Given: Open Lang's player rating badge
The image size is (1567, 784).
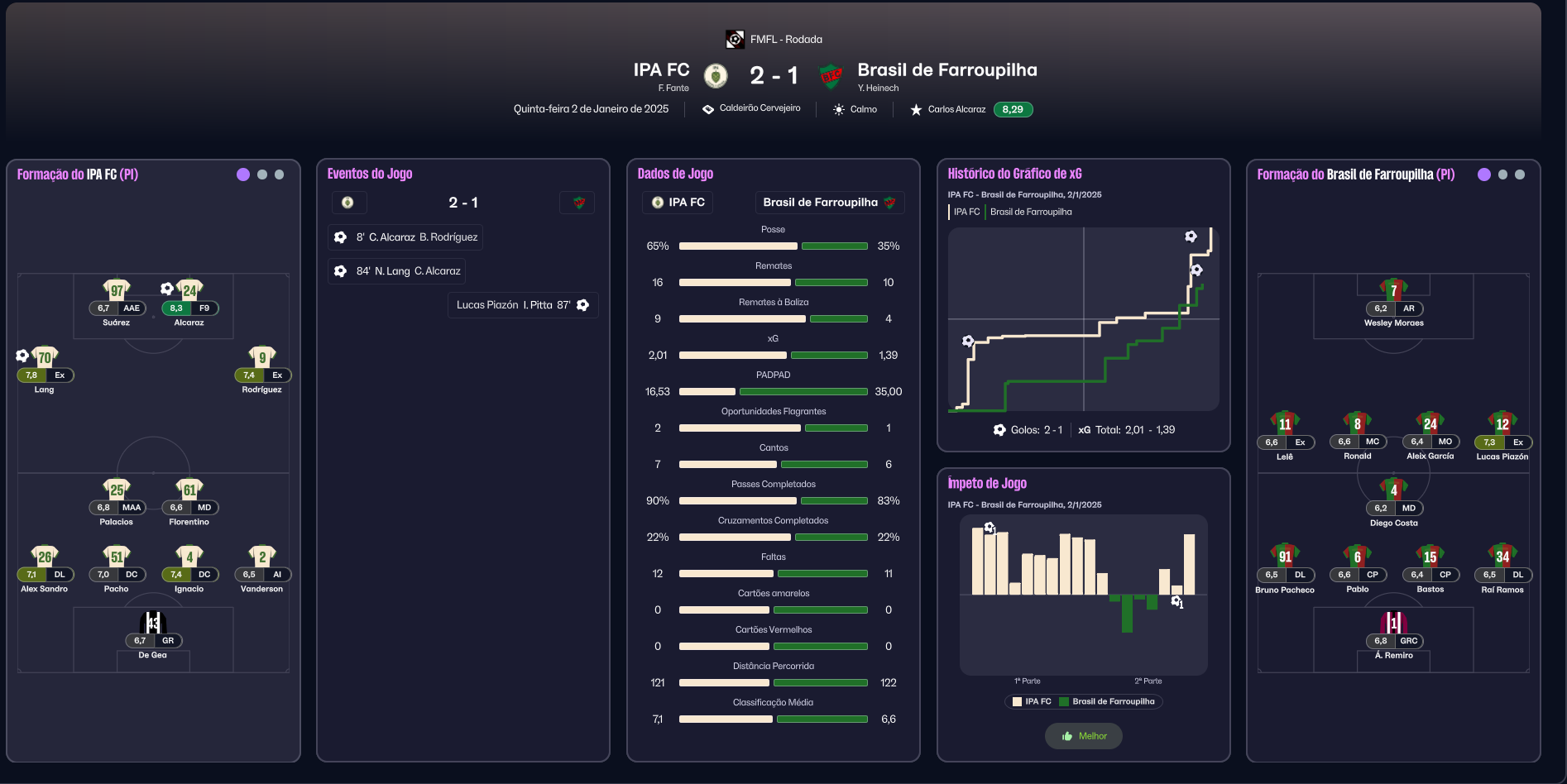Looking at the screenshot, I should click(31, 375).
